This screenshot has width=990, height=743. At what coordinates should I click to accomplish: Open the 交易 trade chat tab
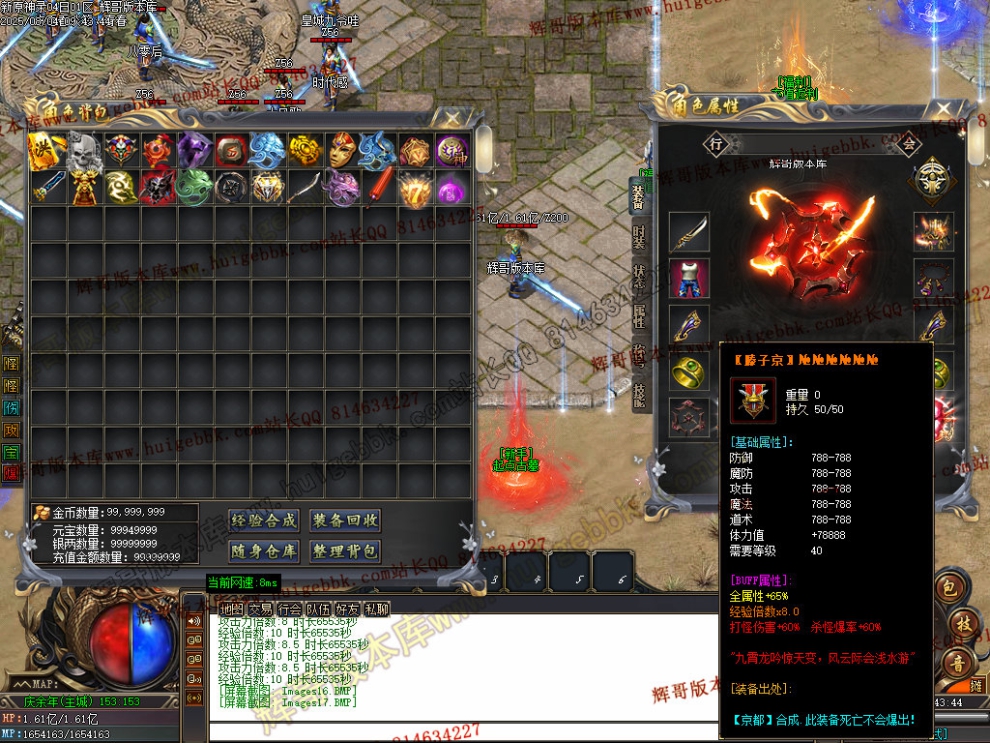[x=261, y=608]
